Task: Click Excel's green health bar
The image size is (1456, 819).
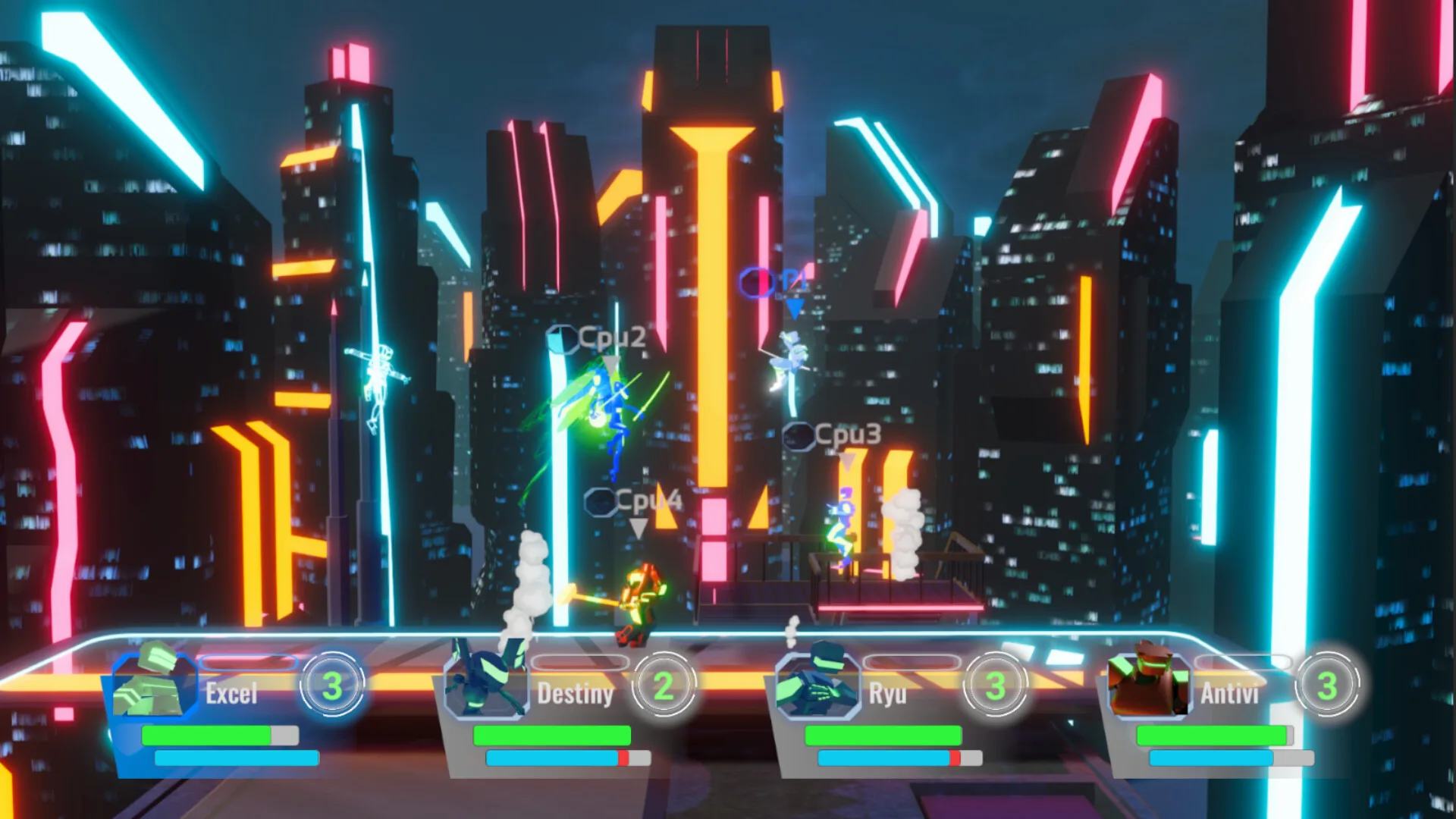Action: 205,736
